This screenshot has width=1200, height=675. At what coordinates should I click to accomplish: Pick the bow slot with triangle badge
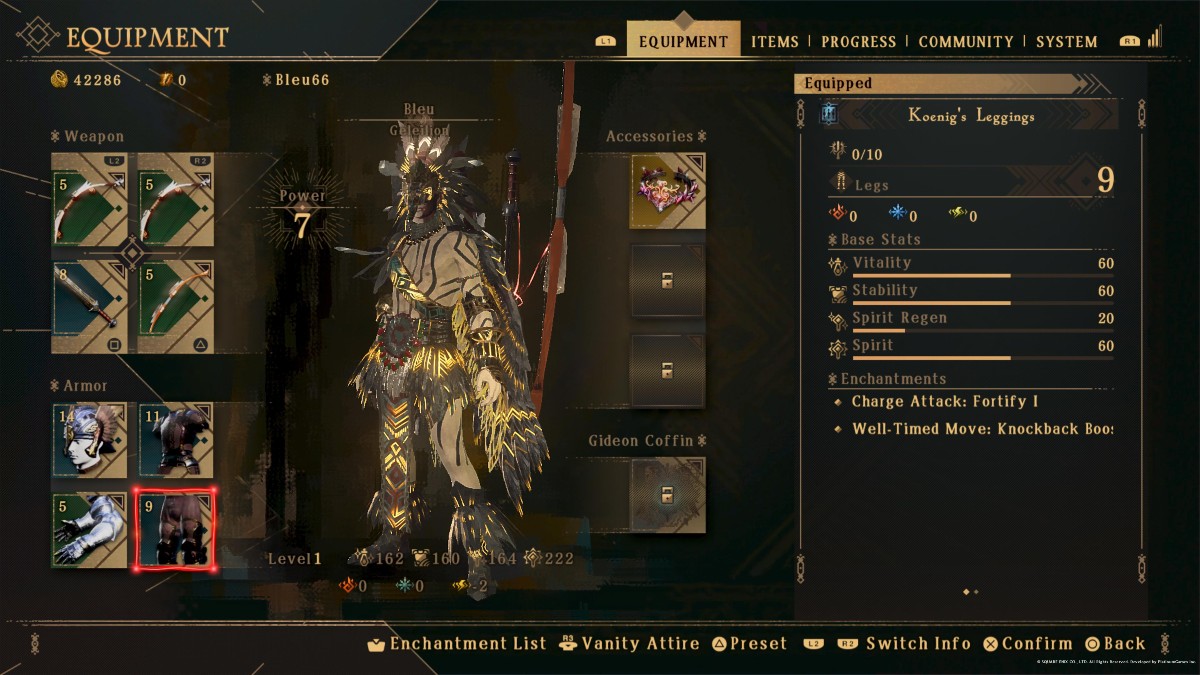tap(176, 306)
